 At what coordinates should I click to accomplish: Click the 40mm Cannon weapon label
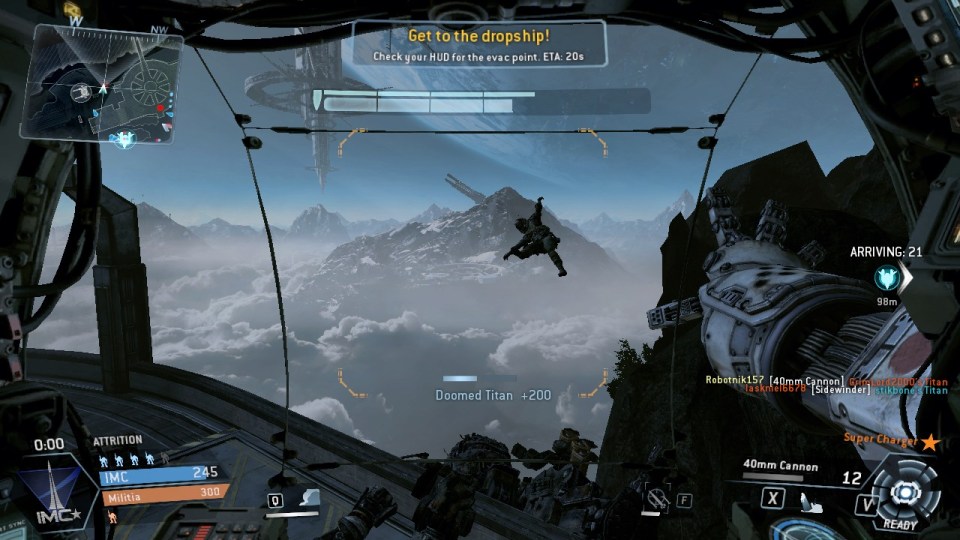[780, 466]
